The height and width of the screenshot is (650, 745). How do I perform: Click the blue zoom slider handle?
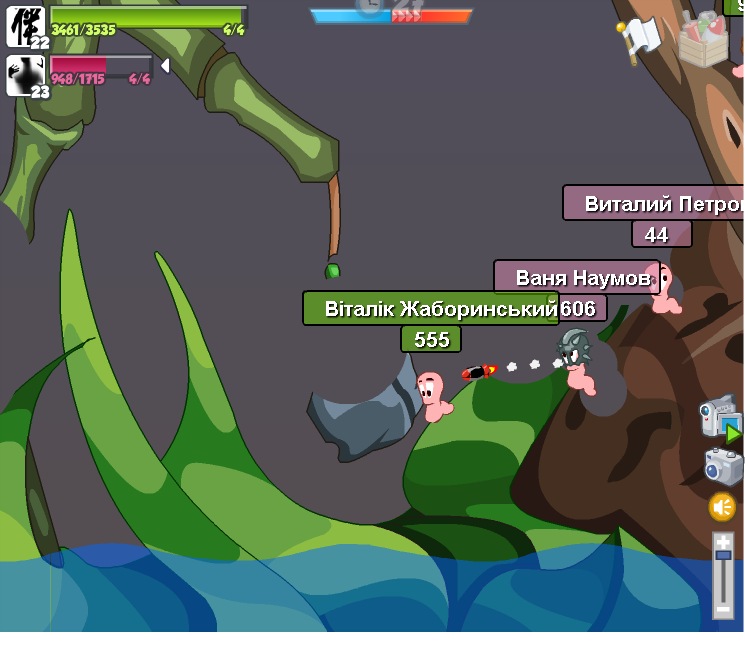pos(723,556)
